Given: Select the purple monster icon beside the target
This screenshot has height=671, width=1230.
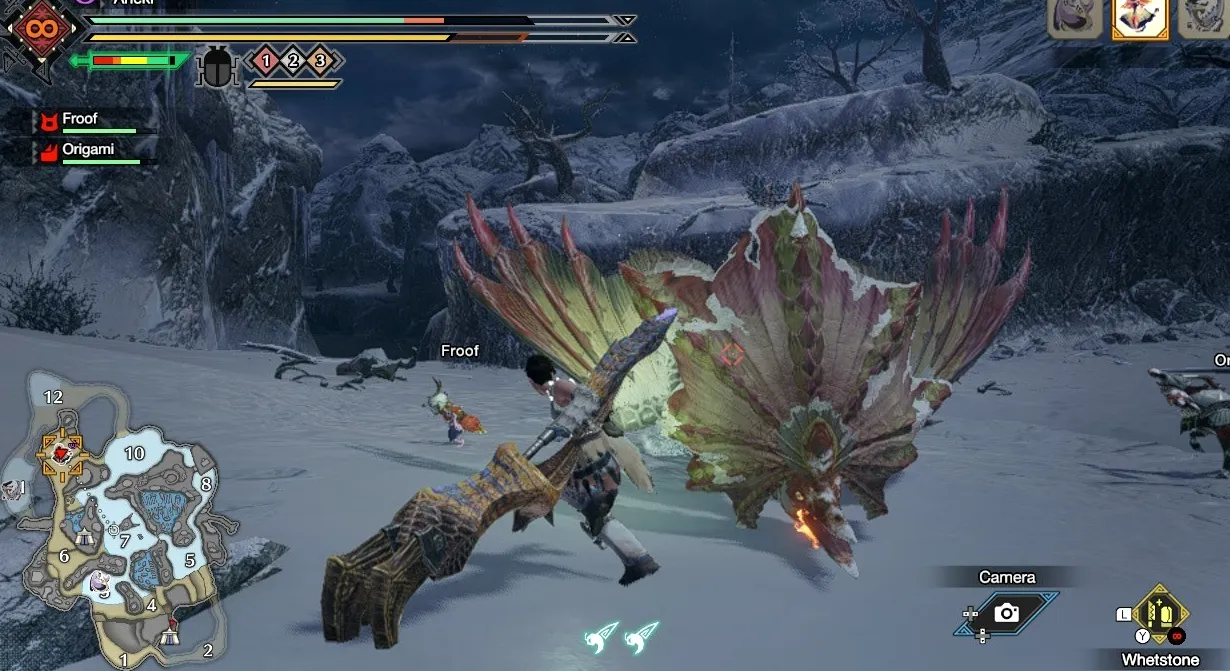Looking at the screenshot, I should tap(1074, 18).
